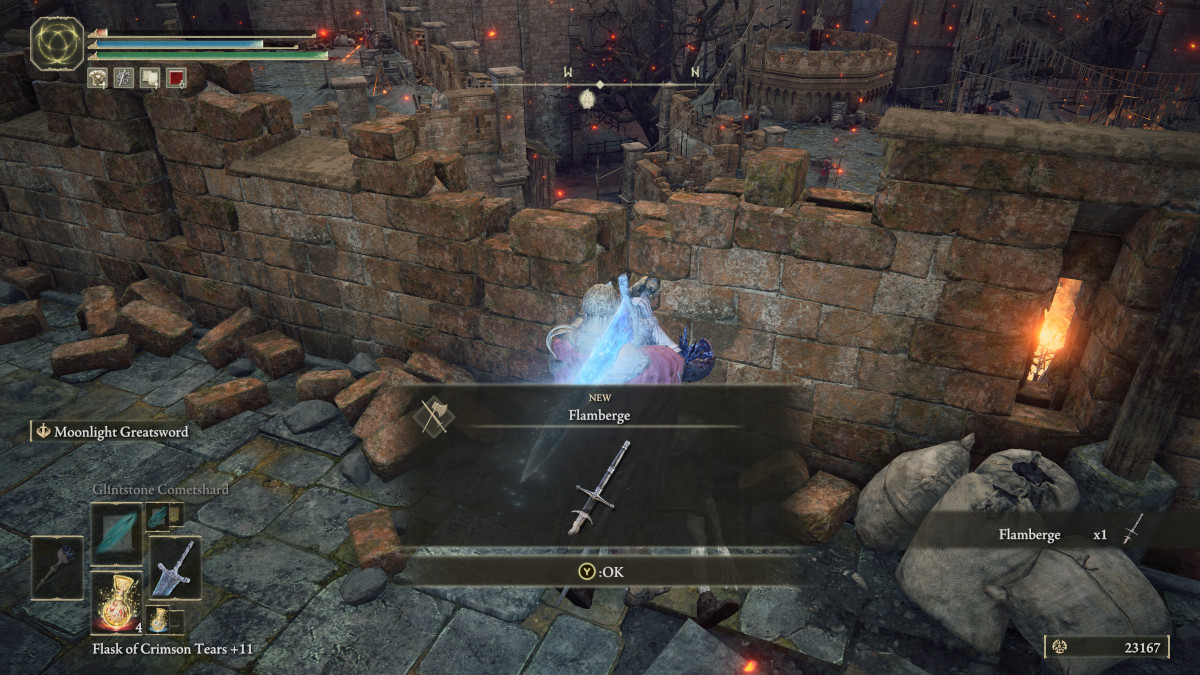Click the Flamberge sword image in the popup
Image resolution: width=1200 pixels, height=675 pixels.
click(599, 487)
